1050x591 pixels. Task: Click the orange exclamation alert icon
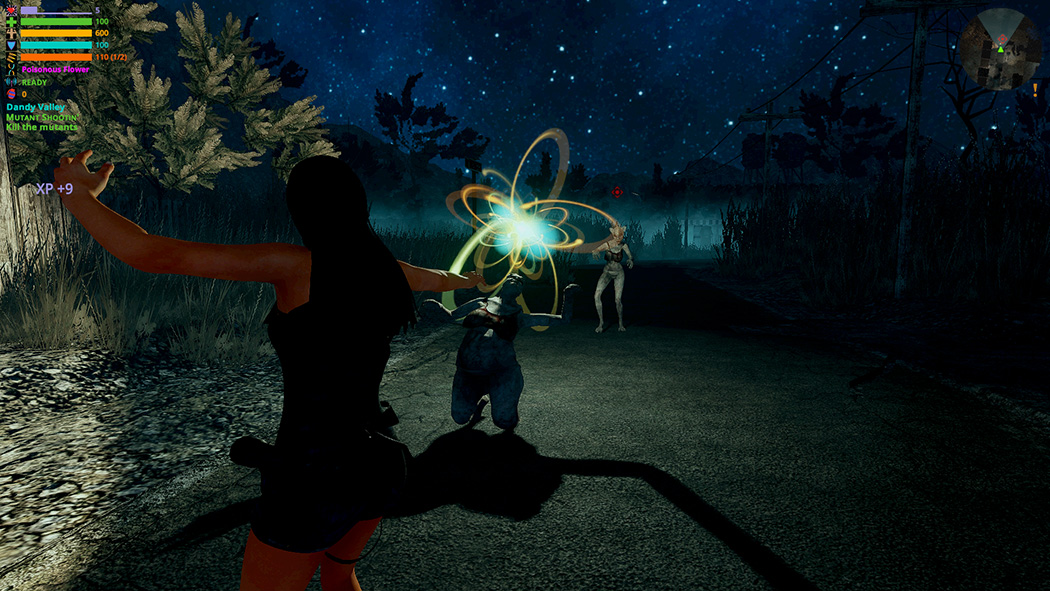coord(1034,90)
